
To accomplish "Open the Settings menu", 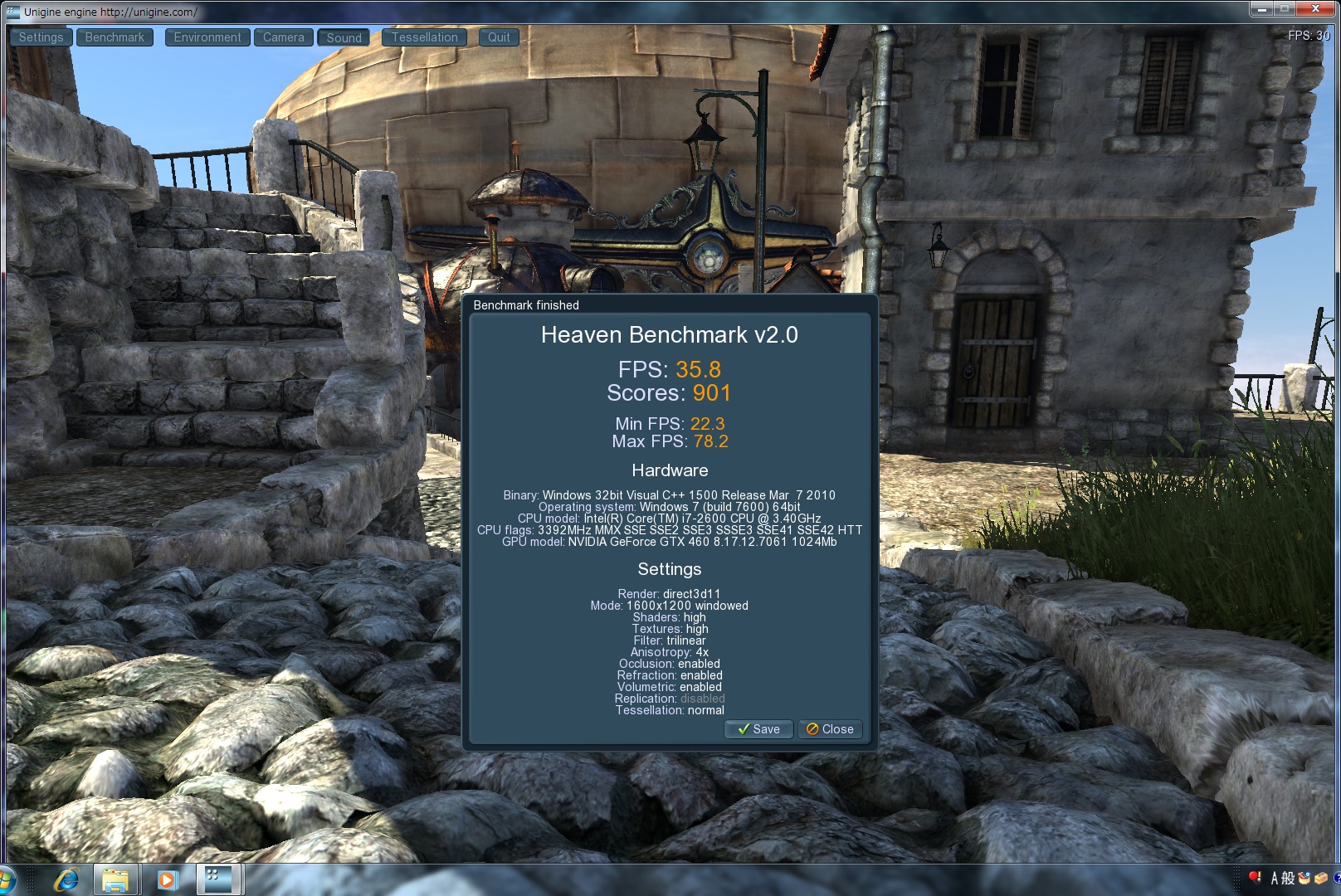I will [x=41, y=37].
